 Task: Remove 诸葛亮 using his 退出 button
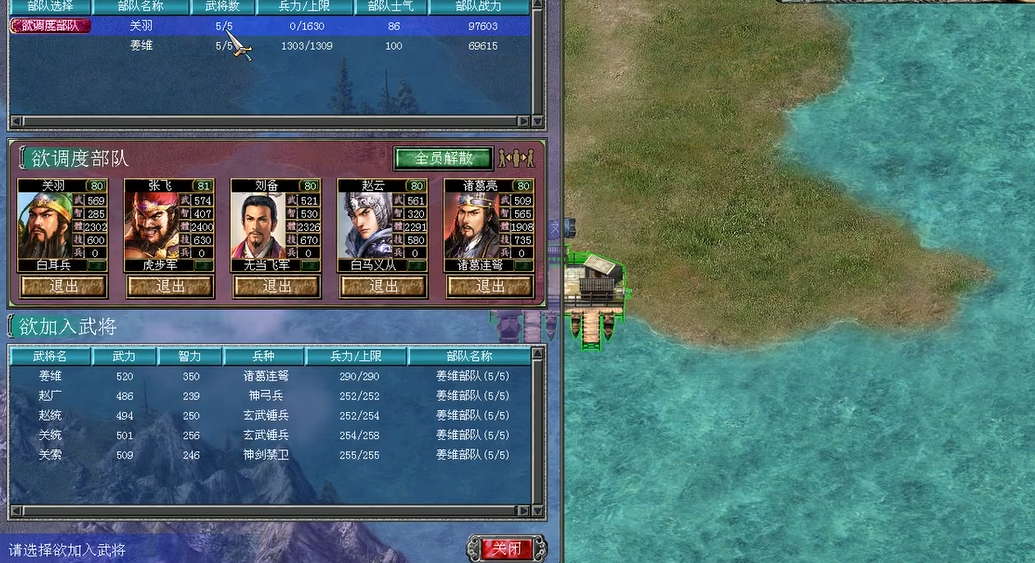tap(490, 286)
